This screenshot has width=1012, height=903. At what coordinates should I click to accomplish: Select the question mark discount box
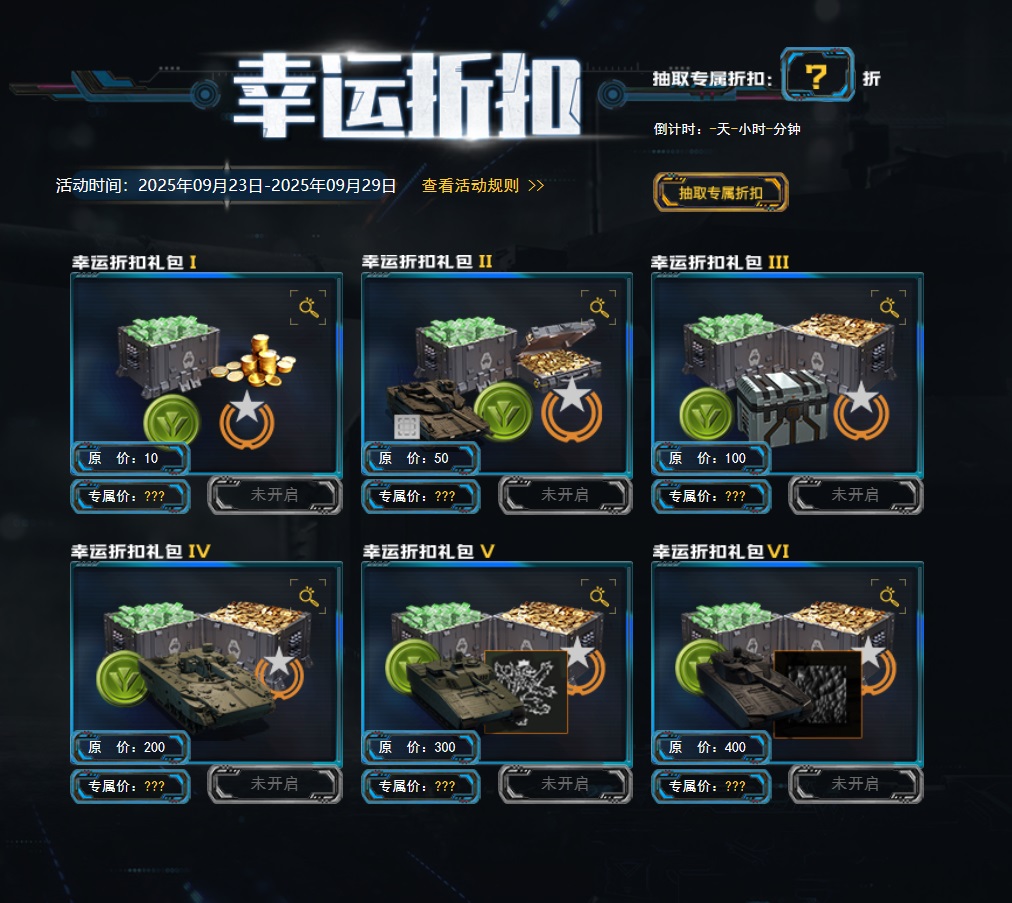(817, 75)
